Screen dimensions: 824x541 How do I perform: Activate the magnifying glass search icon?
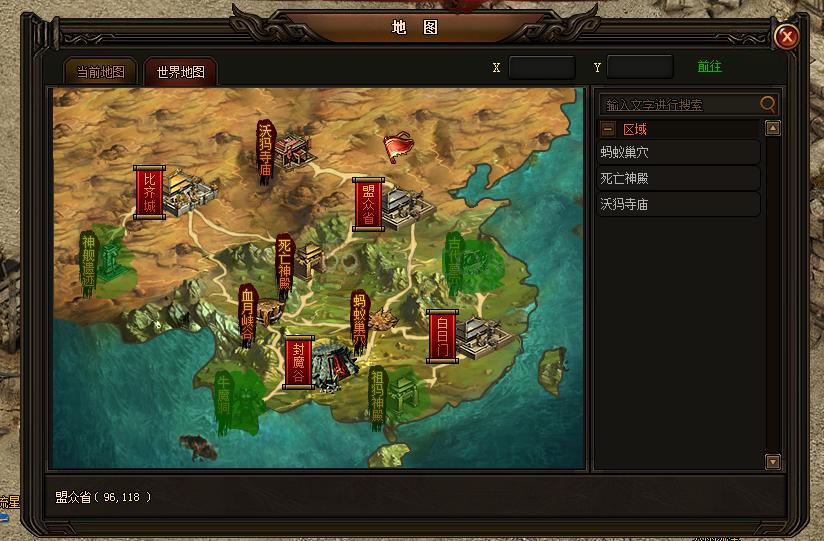[x=768, y=103]
